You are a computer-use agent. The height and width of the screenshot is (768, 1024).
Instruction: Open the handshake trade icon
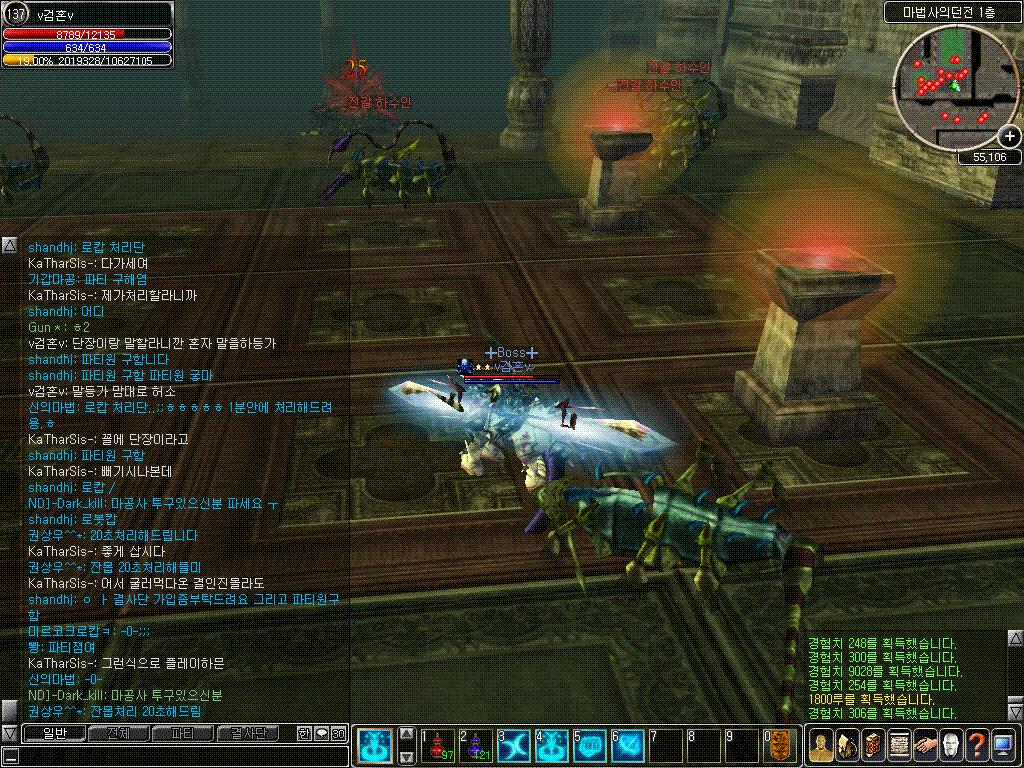click(x=925, y=746)
